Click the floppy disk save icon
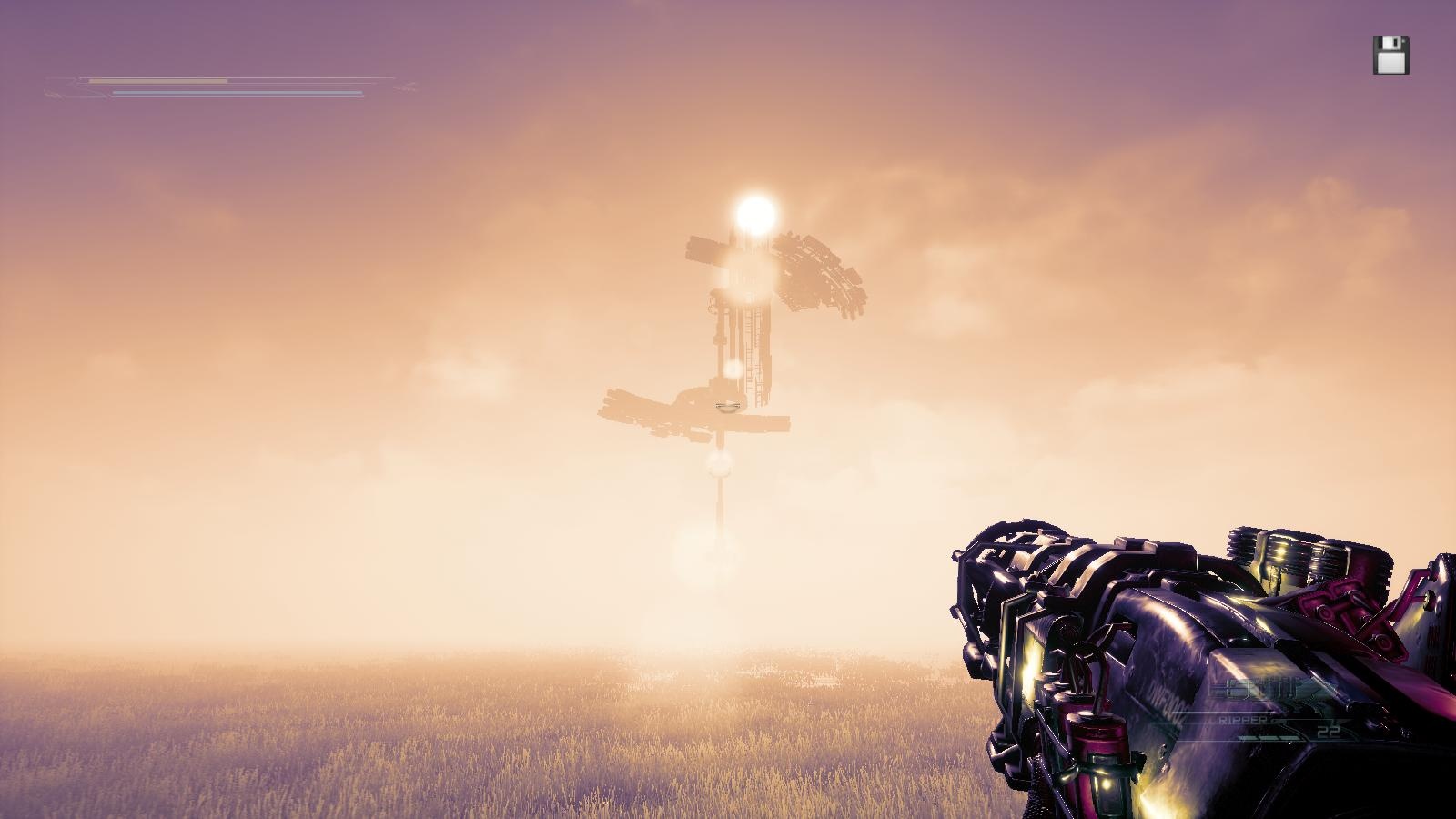This screenshot has width=1456, height=819. click(x=1390, y=56)
